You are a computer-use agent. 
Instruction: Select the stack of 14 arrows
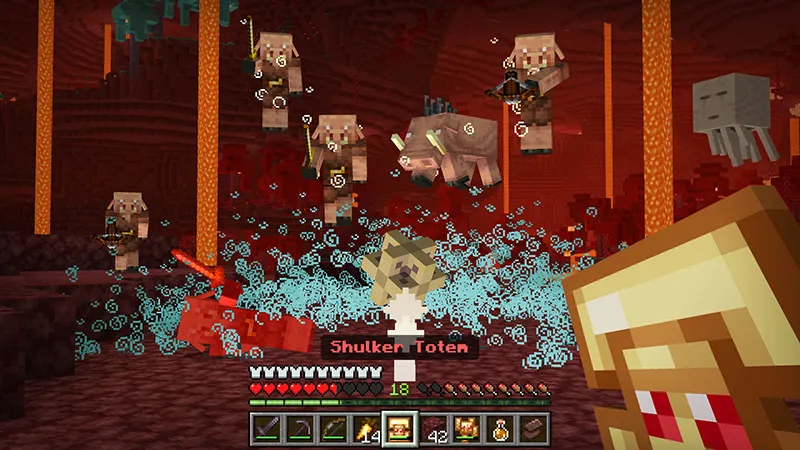365,430
